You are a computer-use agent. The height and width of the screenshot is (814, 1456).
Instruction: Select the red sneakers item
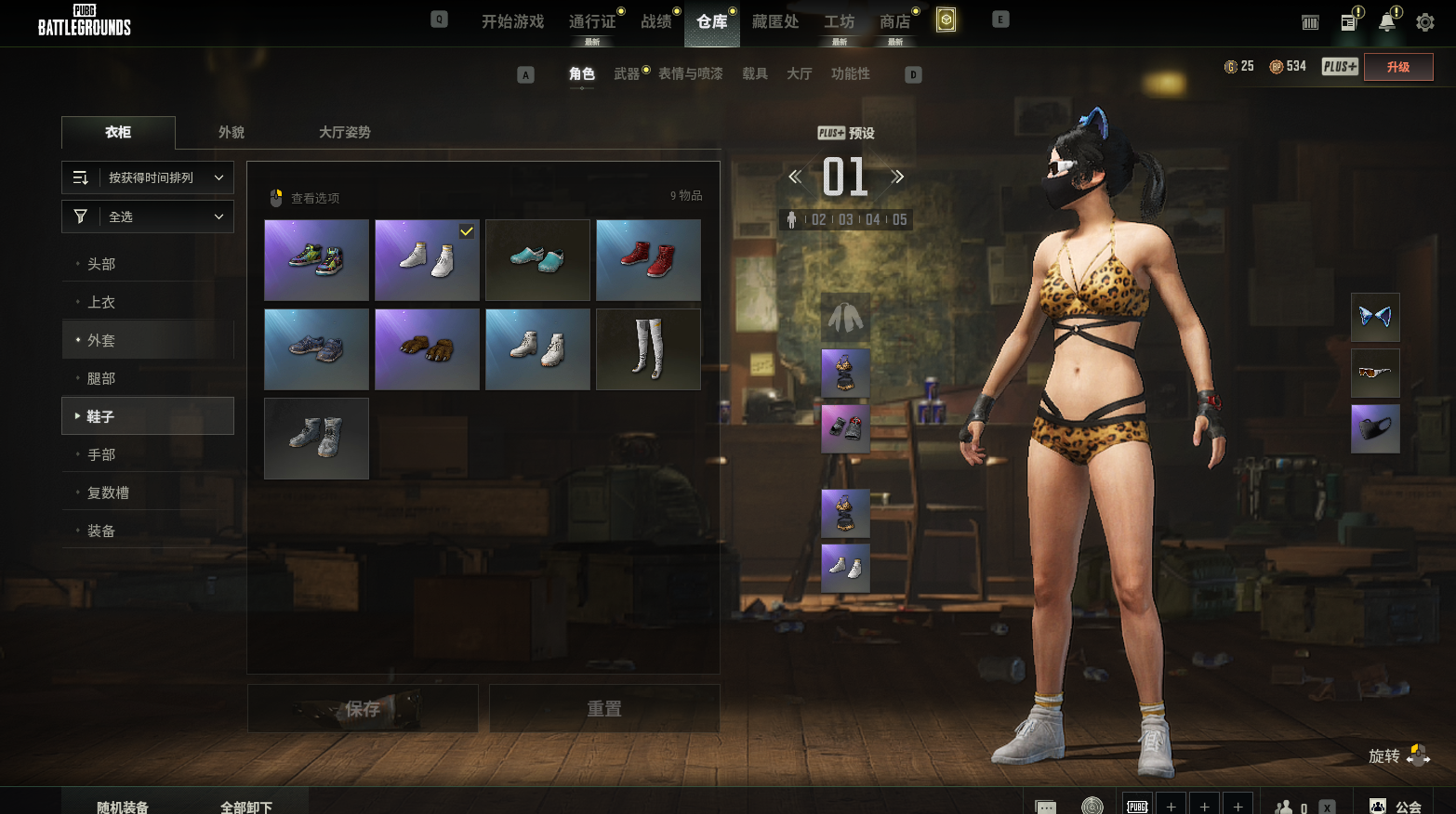[648, 260]
